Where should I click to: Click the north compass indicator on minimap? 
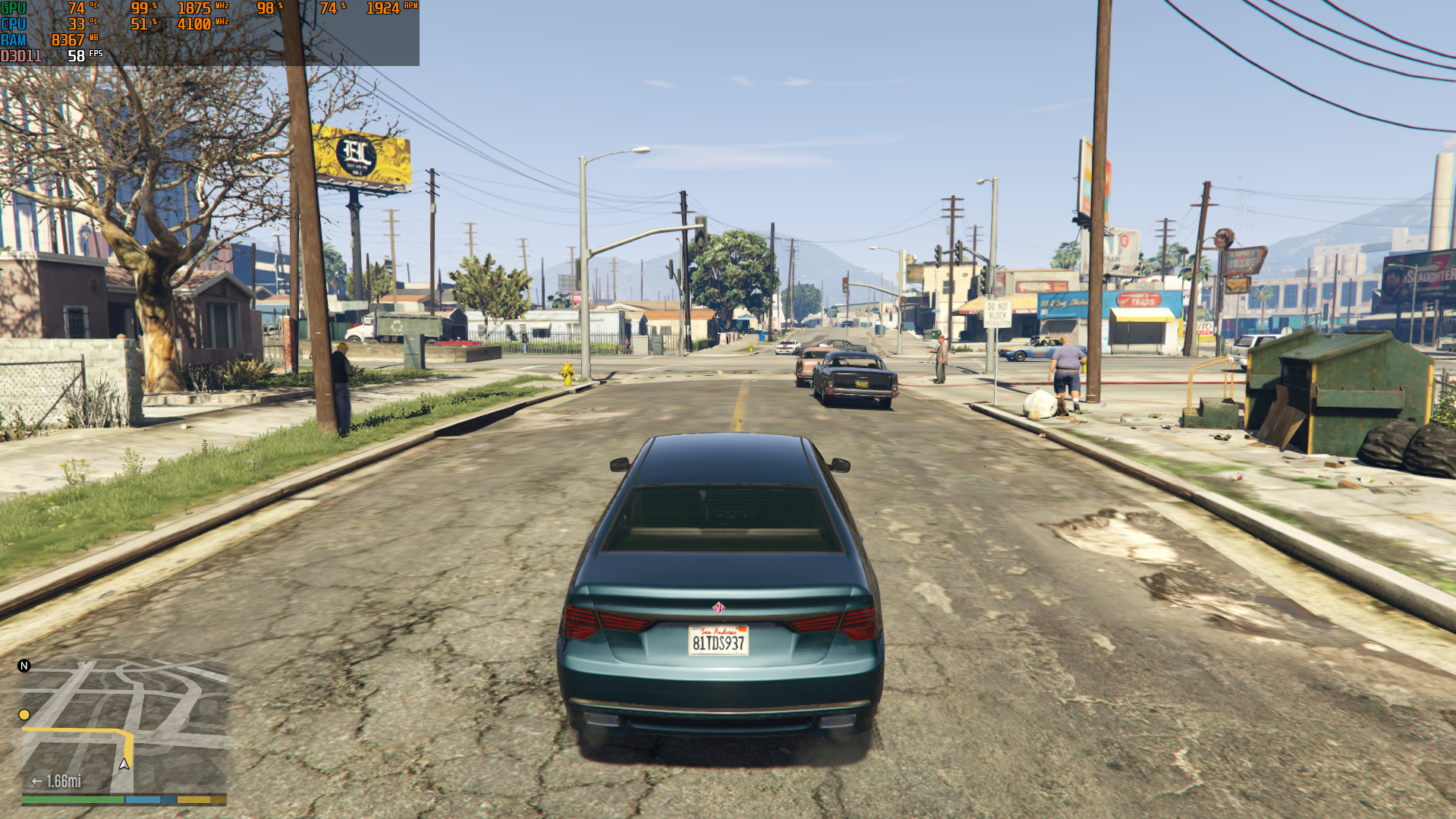[x=24, y=666]
